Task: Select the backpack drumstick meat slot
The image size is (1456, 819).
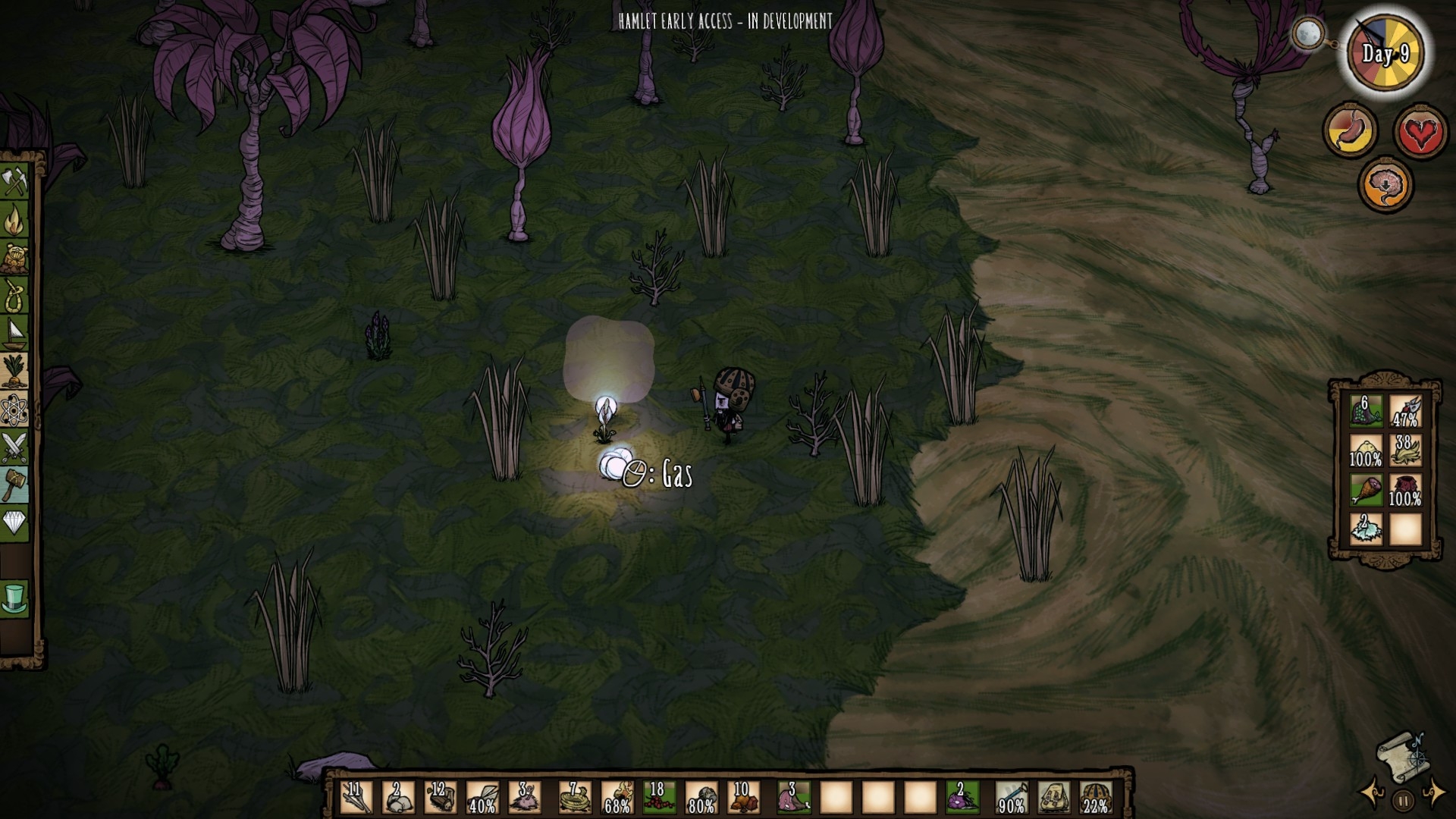Action: [x=1366, y=490]
